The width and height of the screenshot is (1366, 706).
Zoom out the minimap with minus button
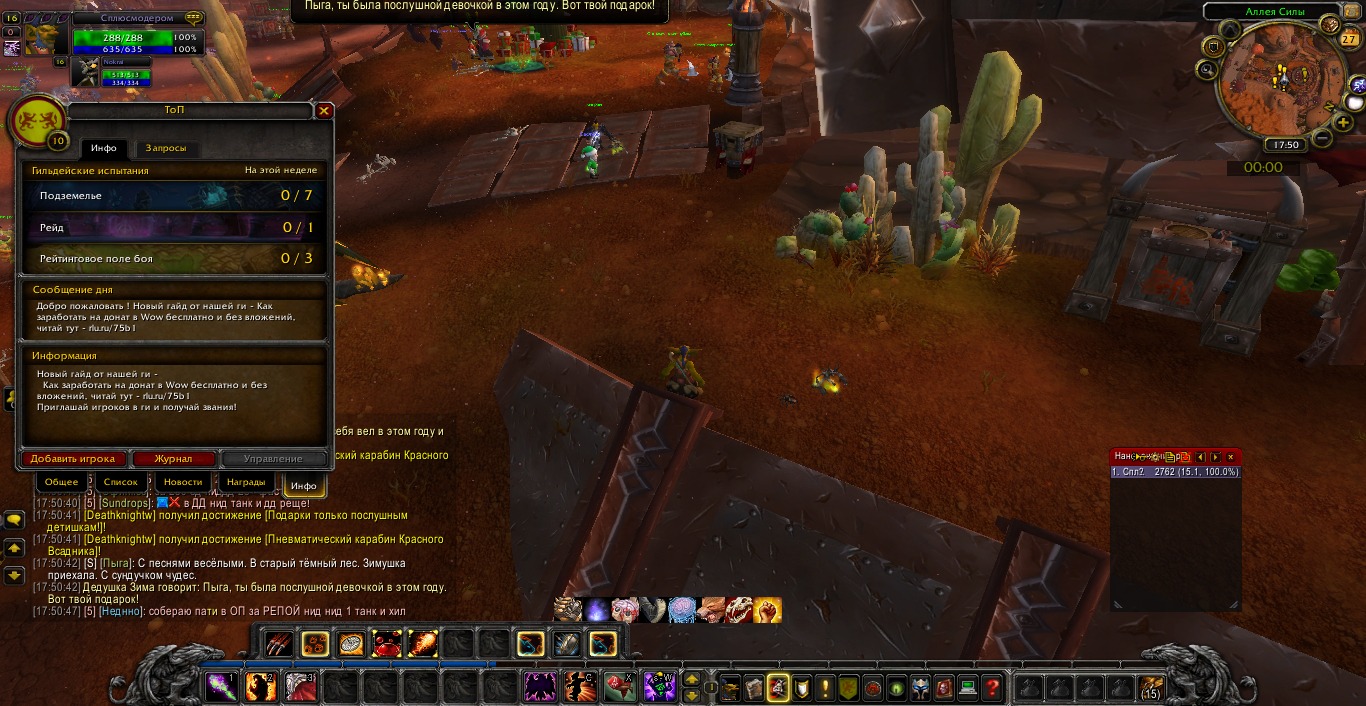coord(1320,137)
